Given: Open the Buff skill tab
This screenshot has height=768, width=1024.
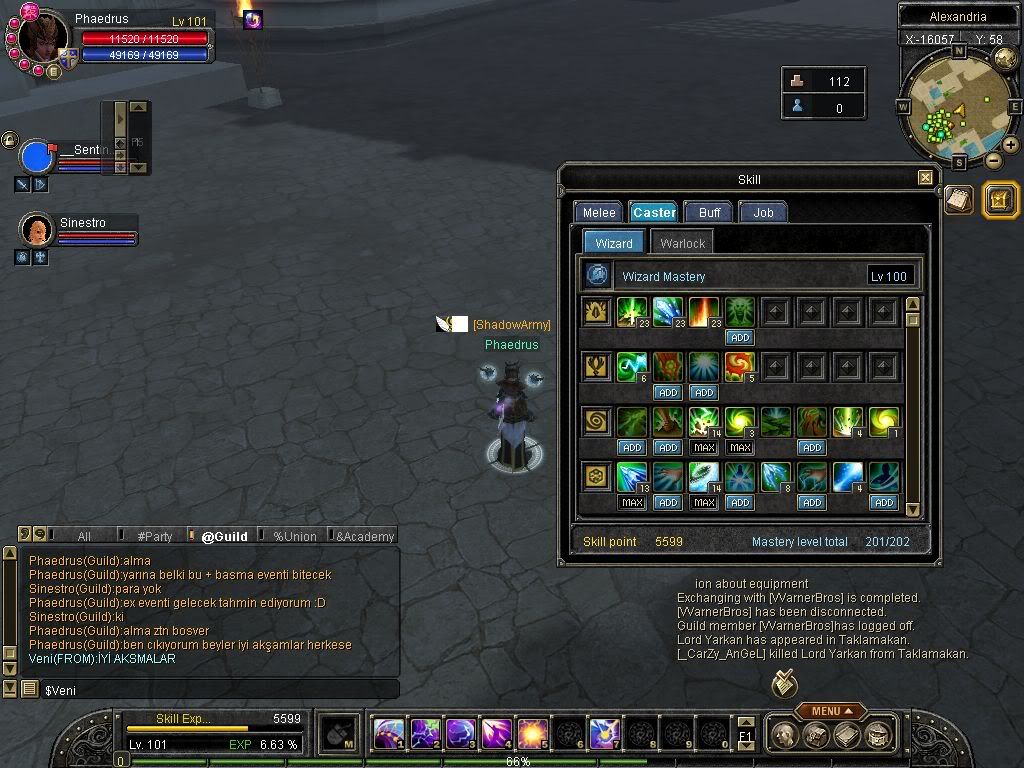Looking at the screenshot, I should click(710, 212).
